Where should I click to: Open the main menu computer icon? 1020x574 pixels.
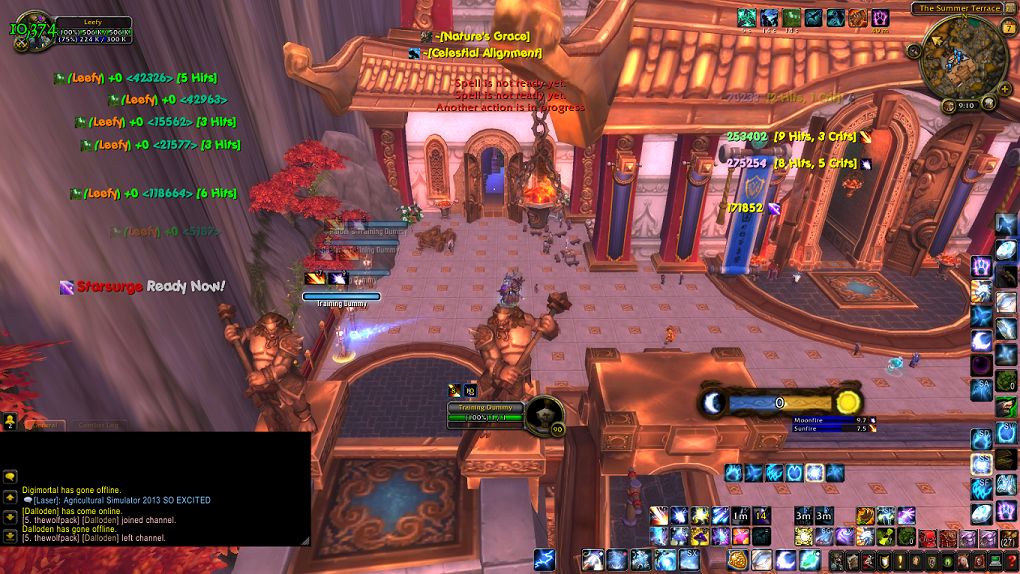(995, 561)
